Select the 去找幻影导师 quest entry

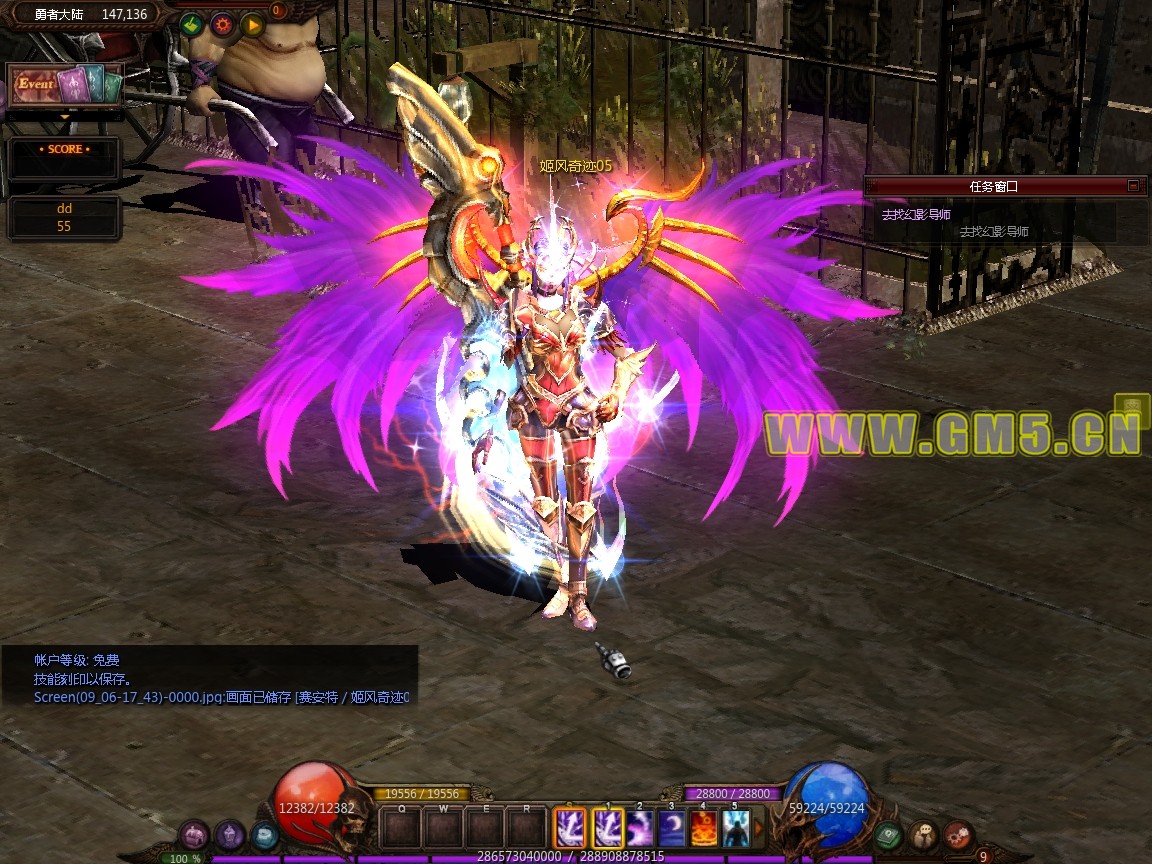click(x=915, y=214)
